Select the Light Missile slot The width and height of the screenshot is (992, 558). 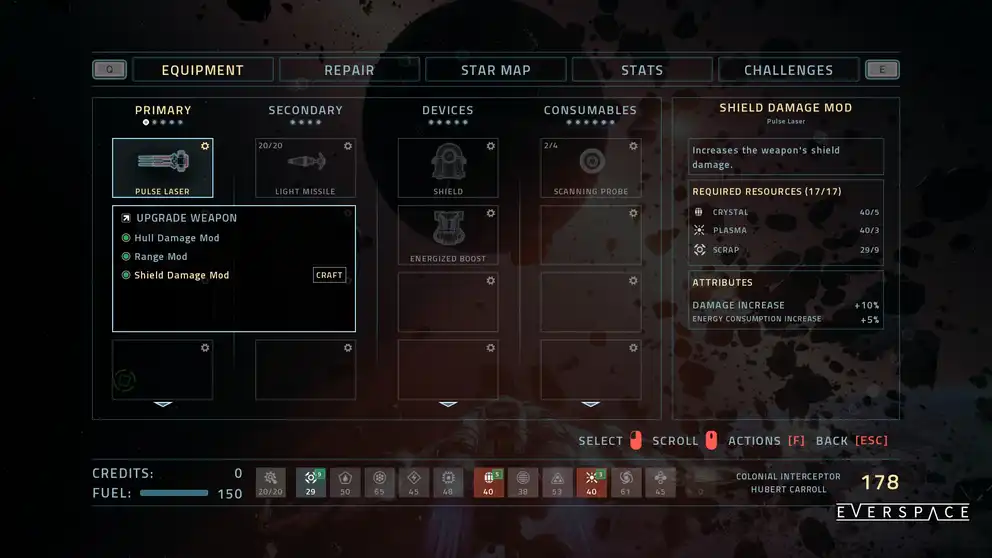305,167
